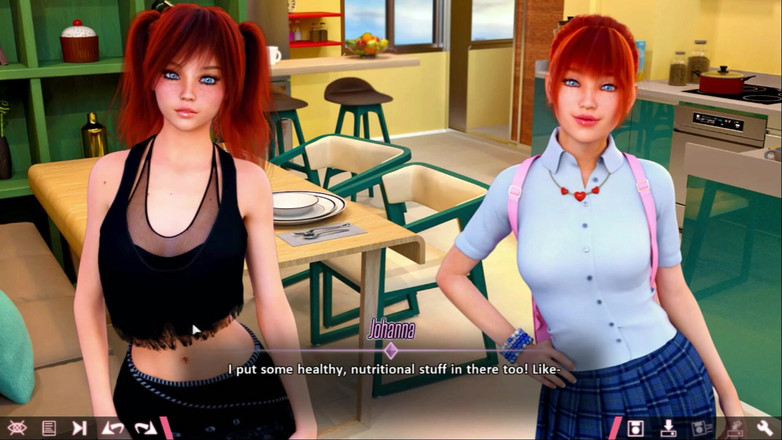Open the dialogue history log icon
Image resolution: width=782 pixels, height=440 pixels.
tap(48, 428)
